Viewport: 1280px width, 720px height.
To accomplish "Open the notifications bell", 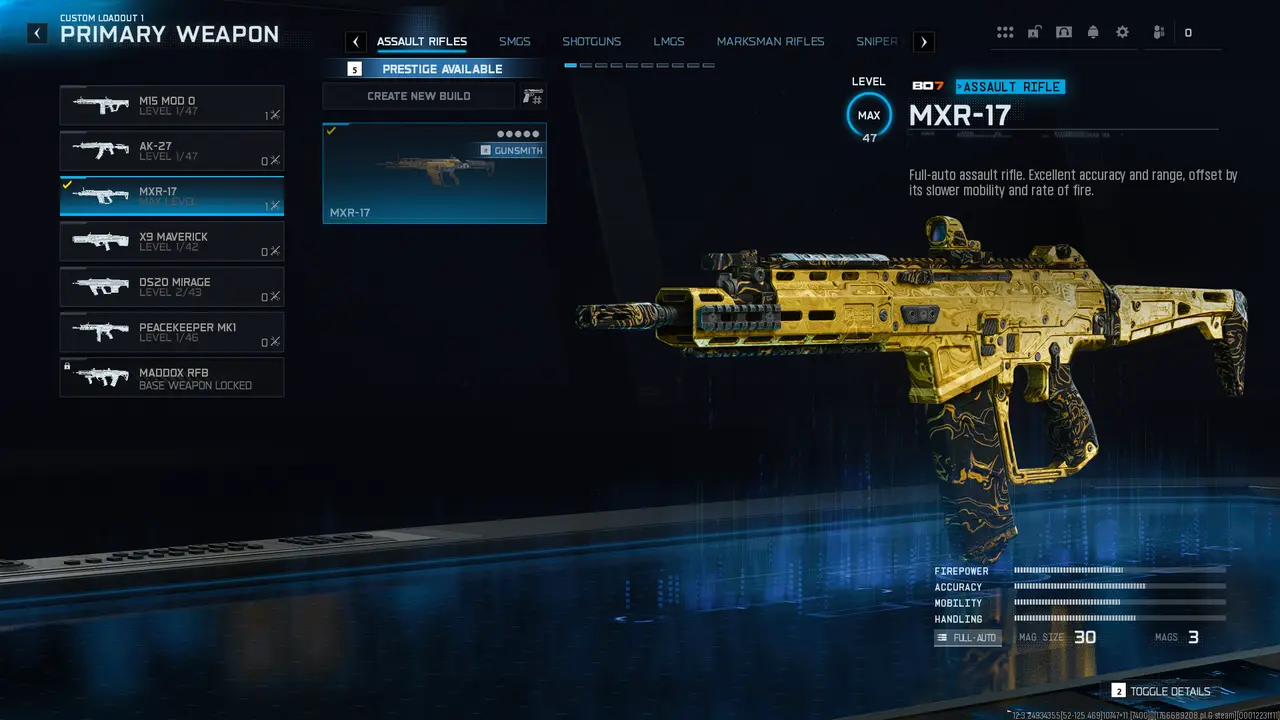I will click(x=1093, y=31).
